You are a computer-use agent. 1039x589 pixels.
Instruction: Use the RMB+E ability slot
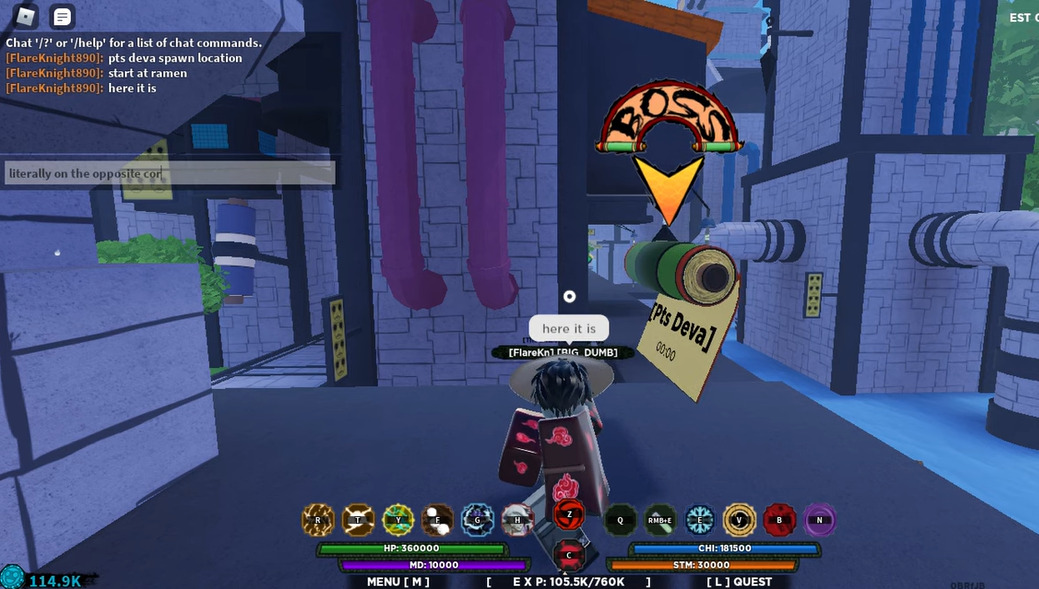click(660, 520)
